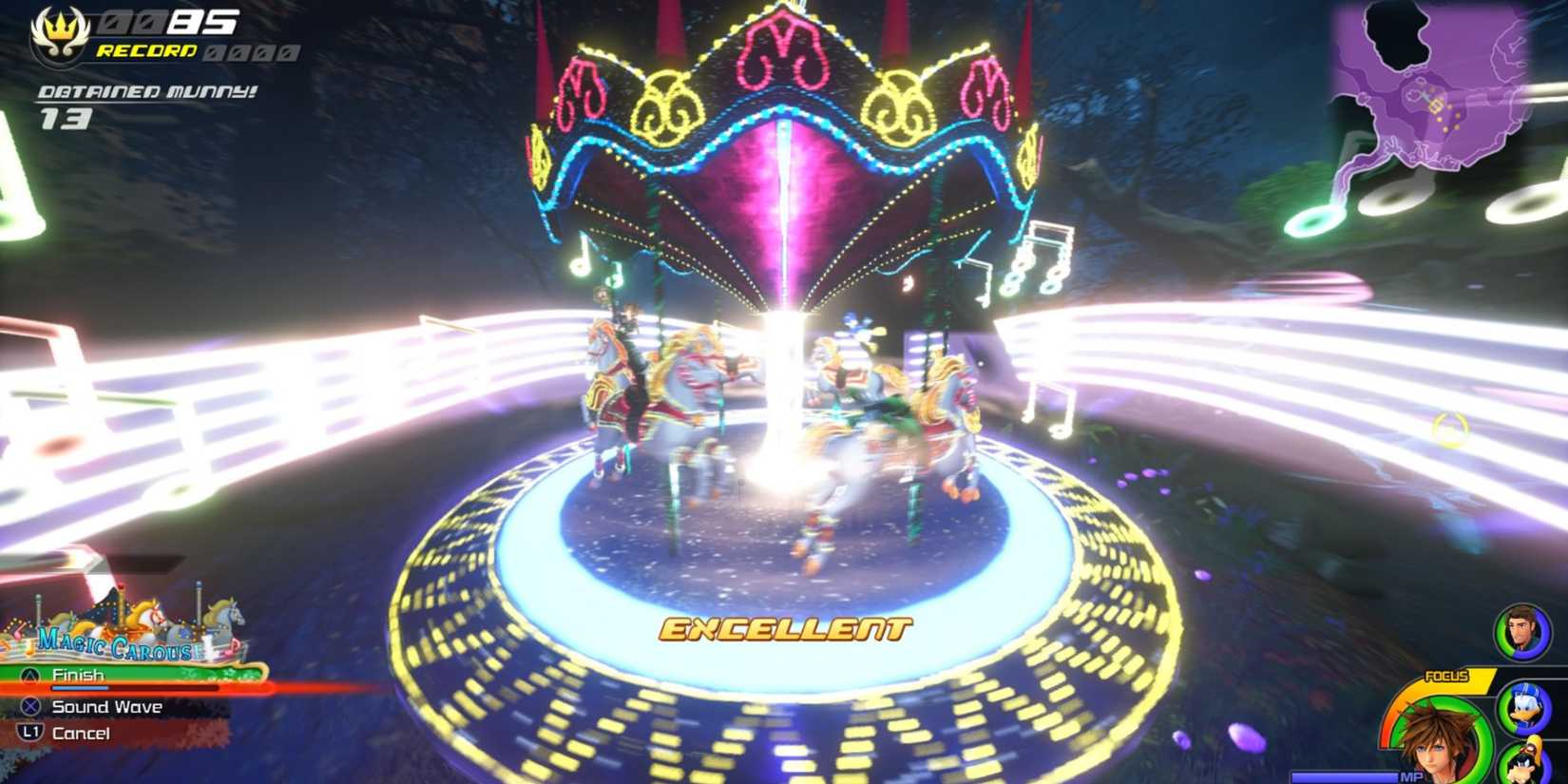Activate the Finish command
Viewport: 1568px width, 784px height.
point(81,673)
